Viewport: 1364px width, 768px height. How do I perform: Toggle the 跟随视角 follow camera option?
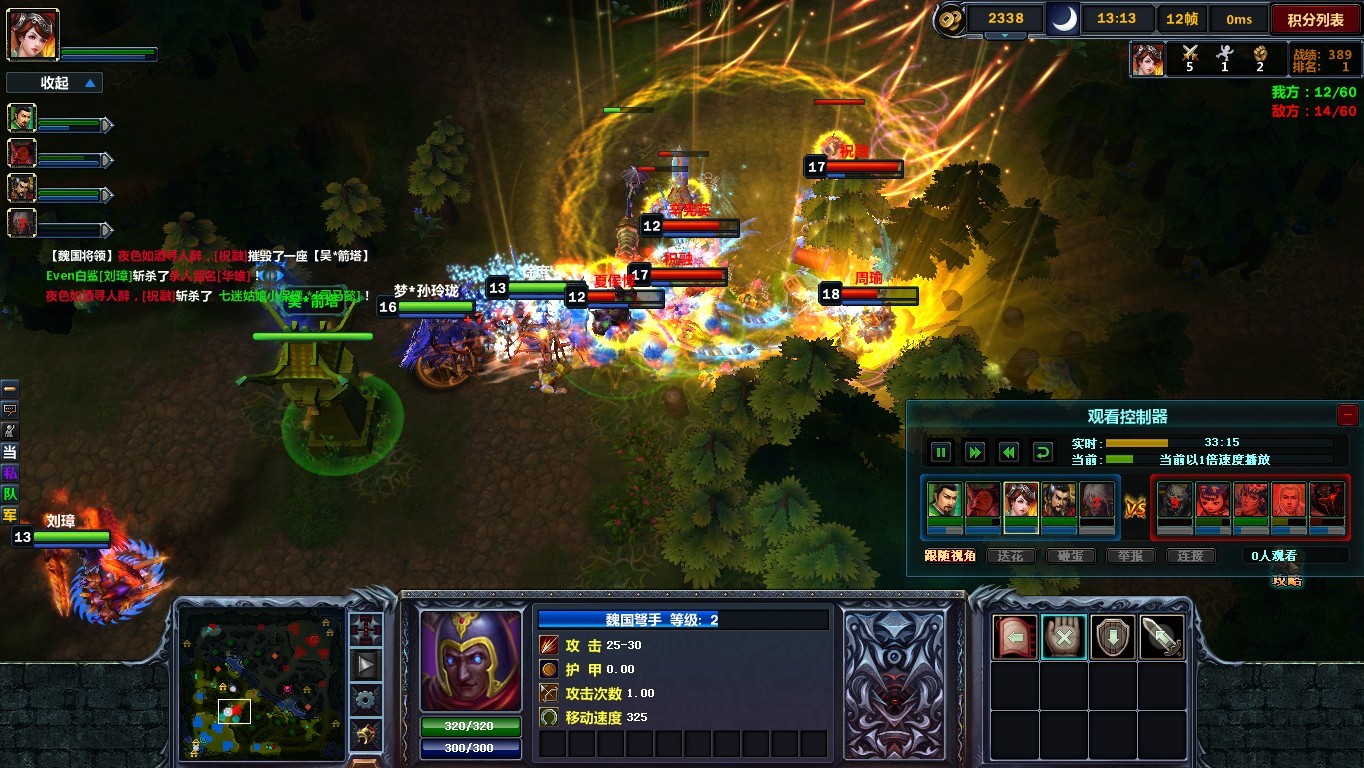click(x=949, y=556)
